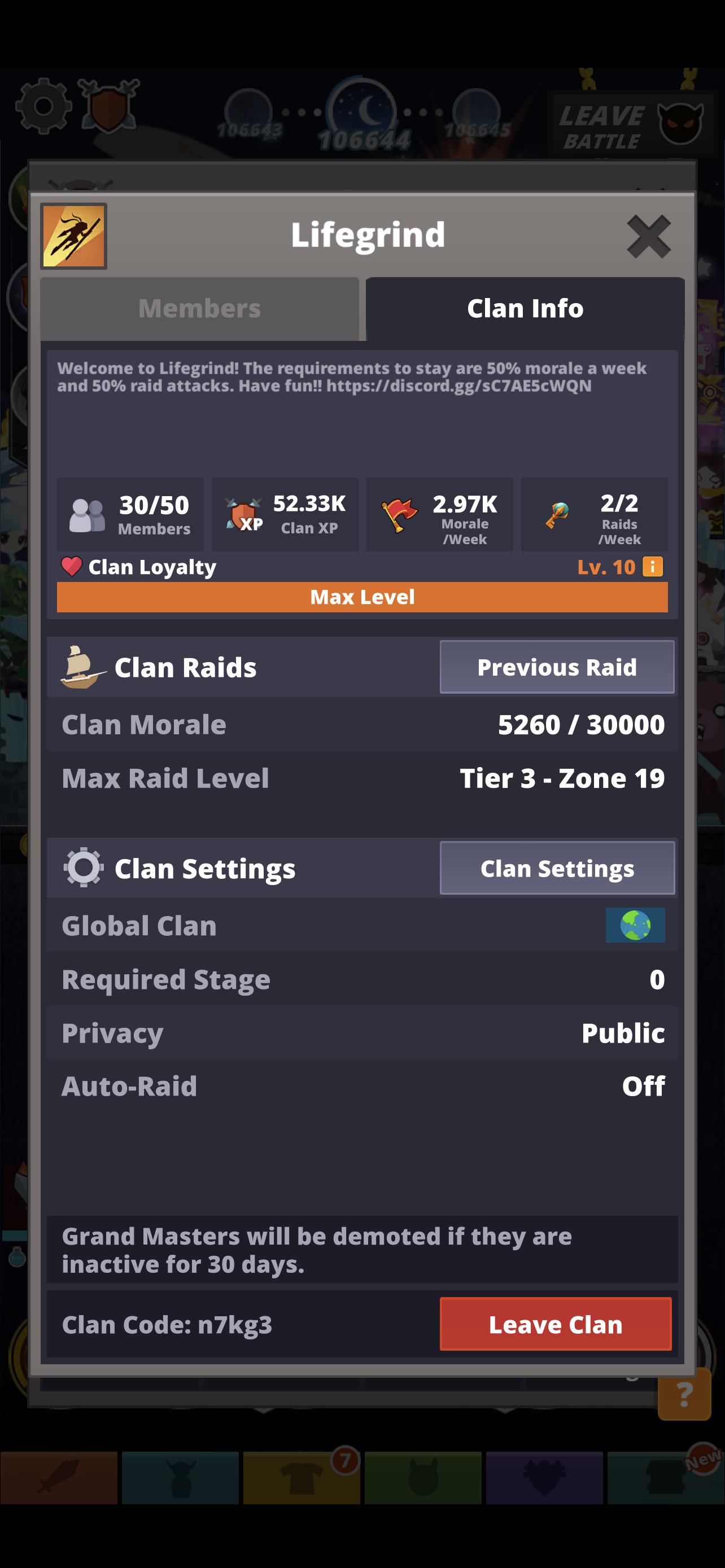725x1568 pixels.
Task: Click the Max Level loyalty progress bar
Action: tap(362, 597)
